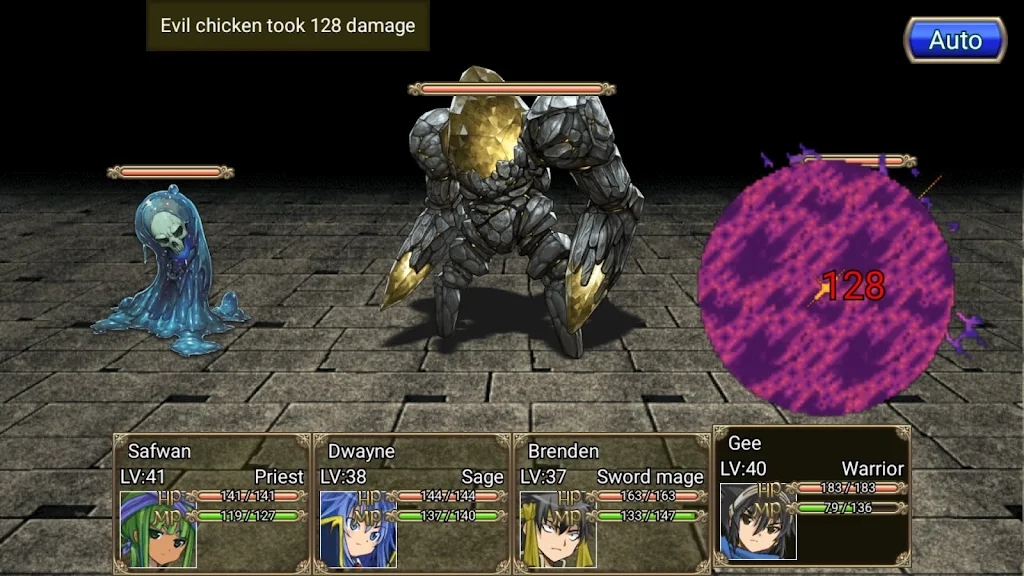This screenshot has width=1024, height=576.
Task: Choose Dwayne the Sage's party panel
Action: coord(411,503)
